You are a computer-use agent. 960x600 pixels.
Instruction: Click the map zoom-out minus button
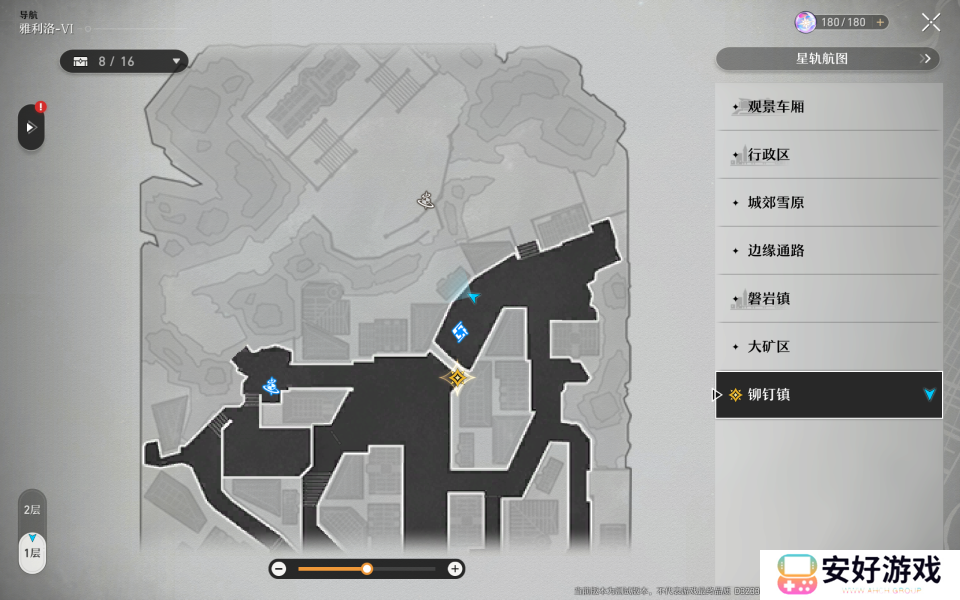point(279,568)
